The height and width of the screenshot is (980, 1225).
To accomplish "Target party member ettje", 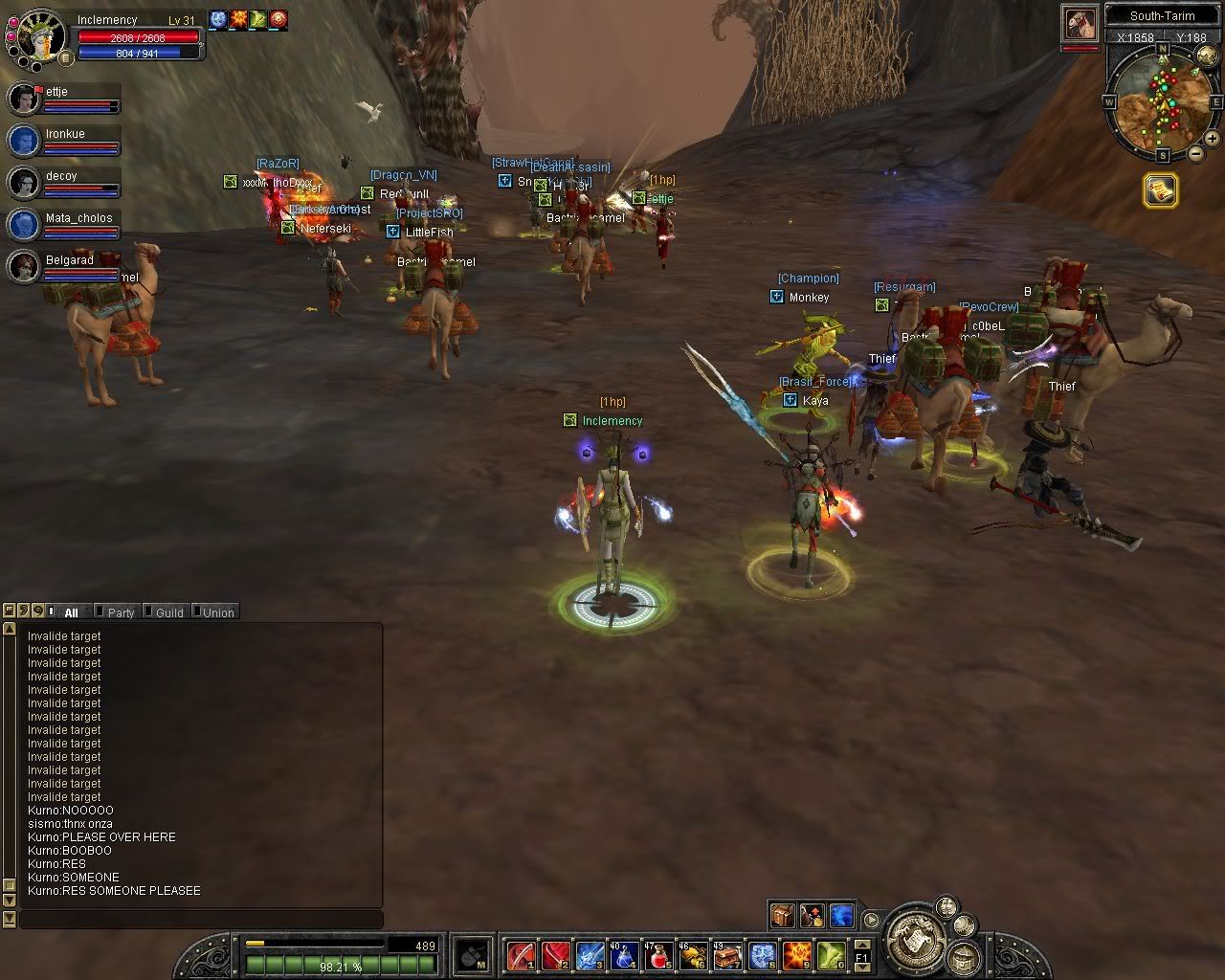I will pos(25,99).
